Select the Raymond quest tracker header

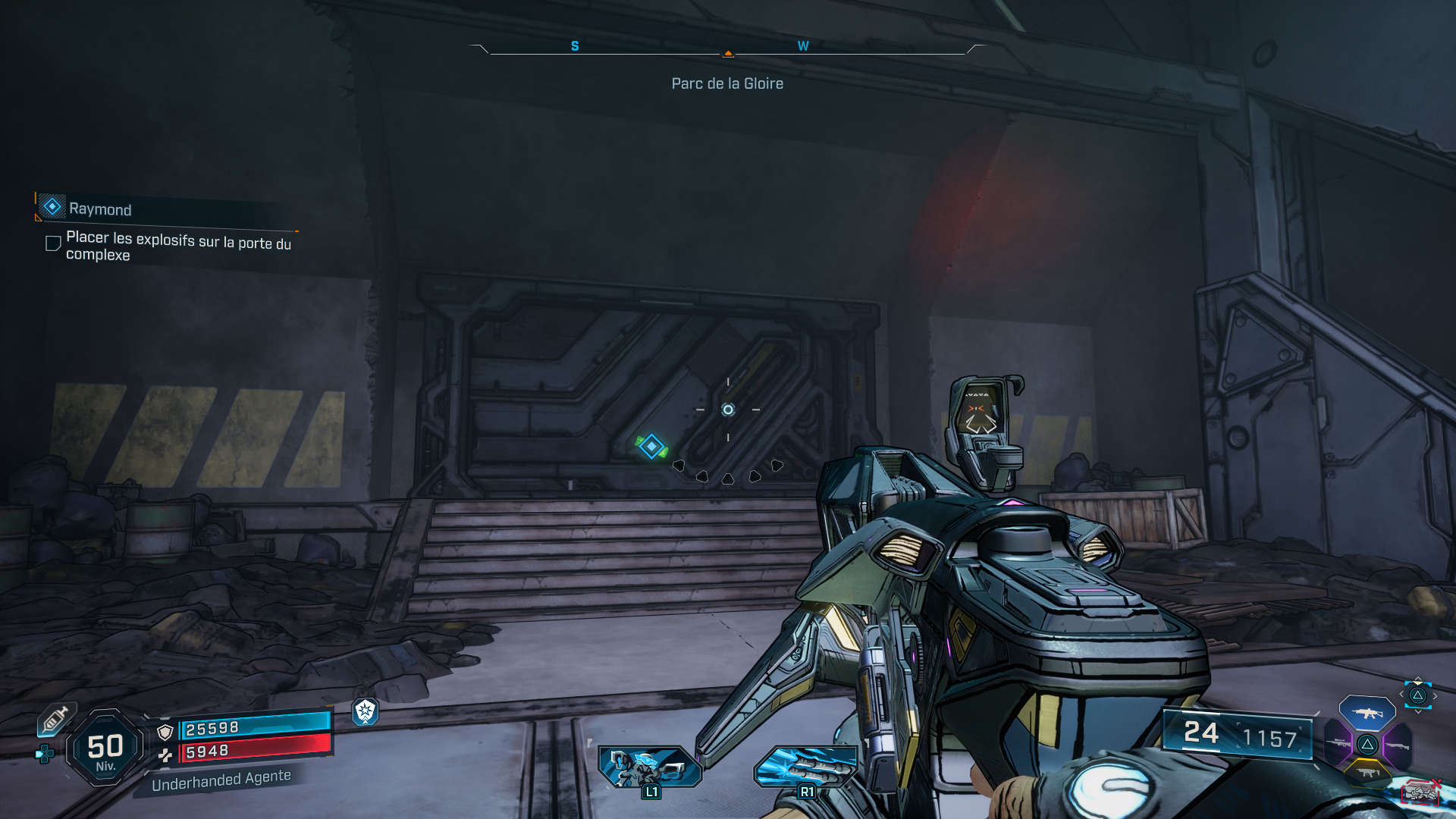tap(99, 209)
